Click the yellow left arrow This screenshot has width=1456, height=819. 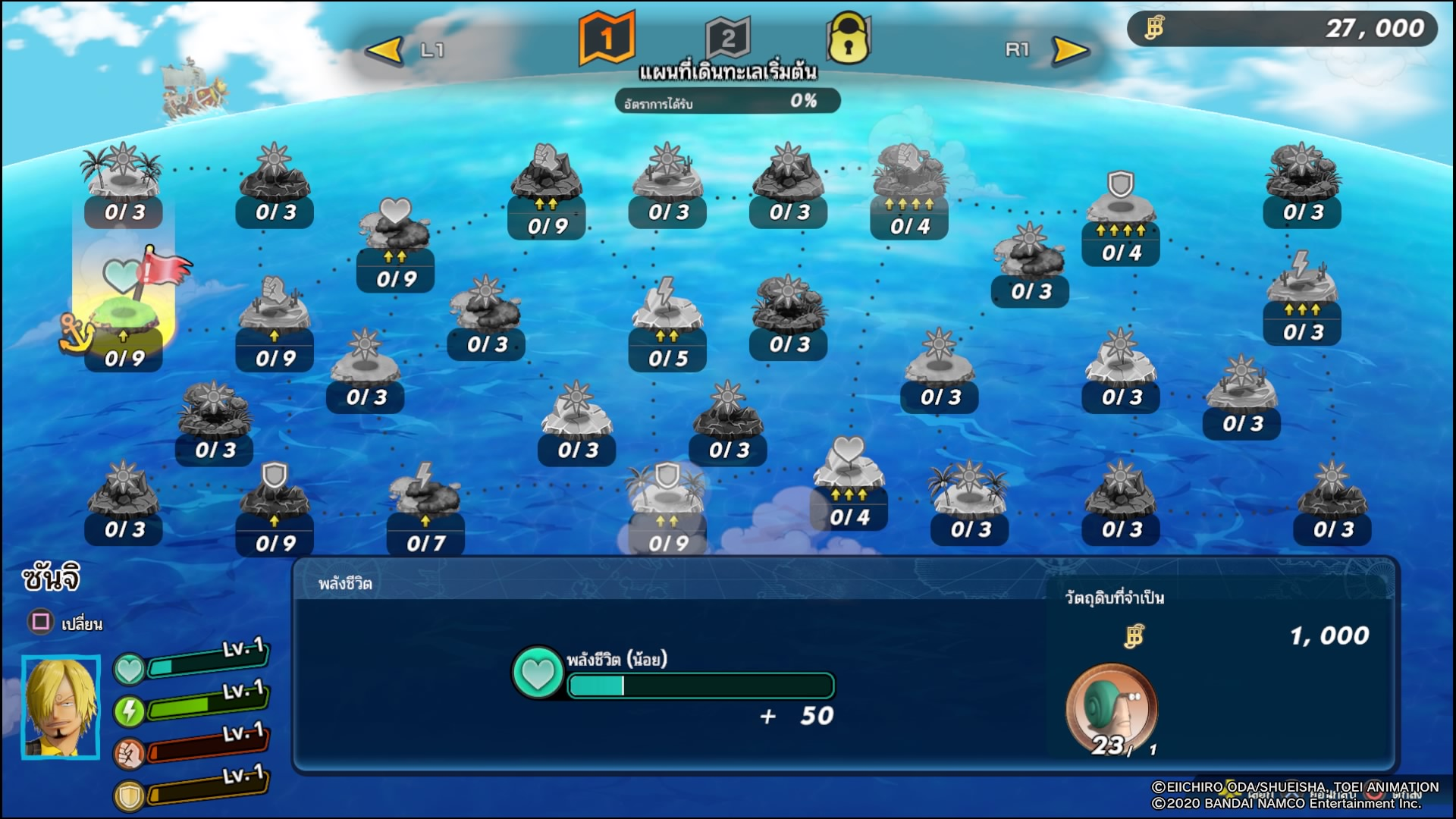pos(384,51)
